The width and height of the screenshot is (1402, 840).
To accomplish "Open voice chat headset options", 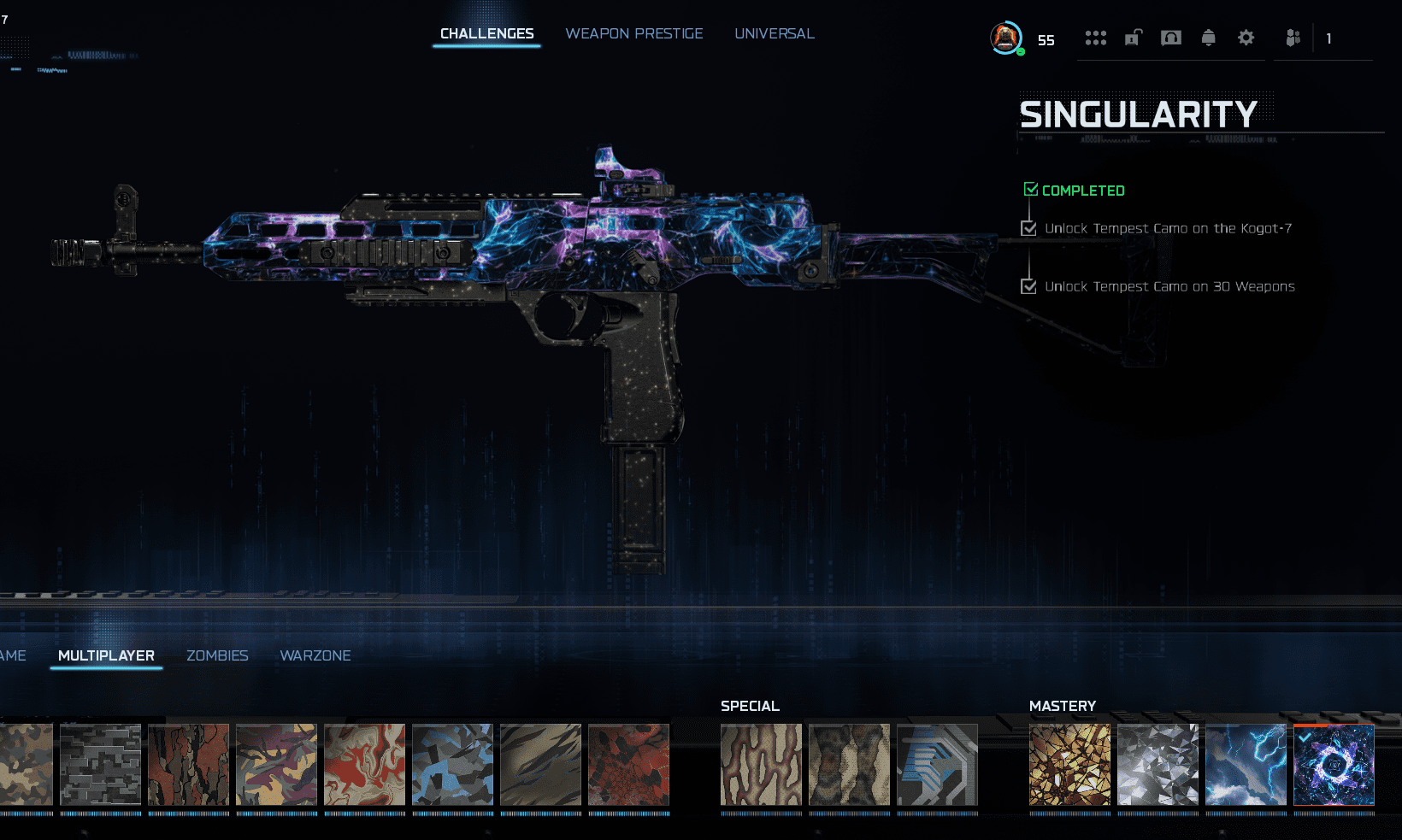I will tap(1170, 38).
